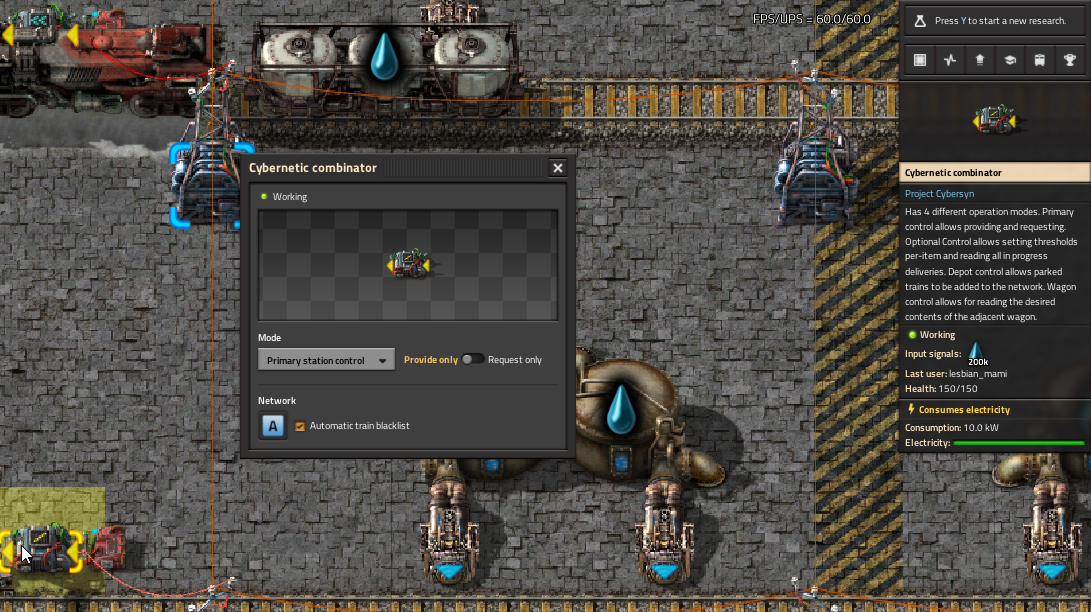Open the achievements trophy icon
The height and width of the screenshot is (612, 1091).
tap(1070, 60)
